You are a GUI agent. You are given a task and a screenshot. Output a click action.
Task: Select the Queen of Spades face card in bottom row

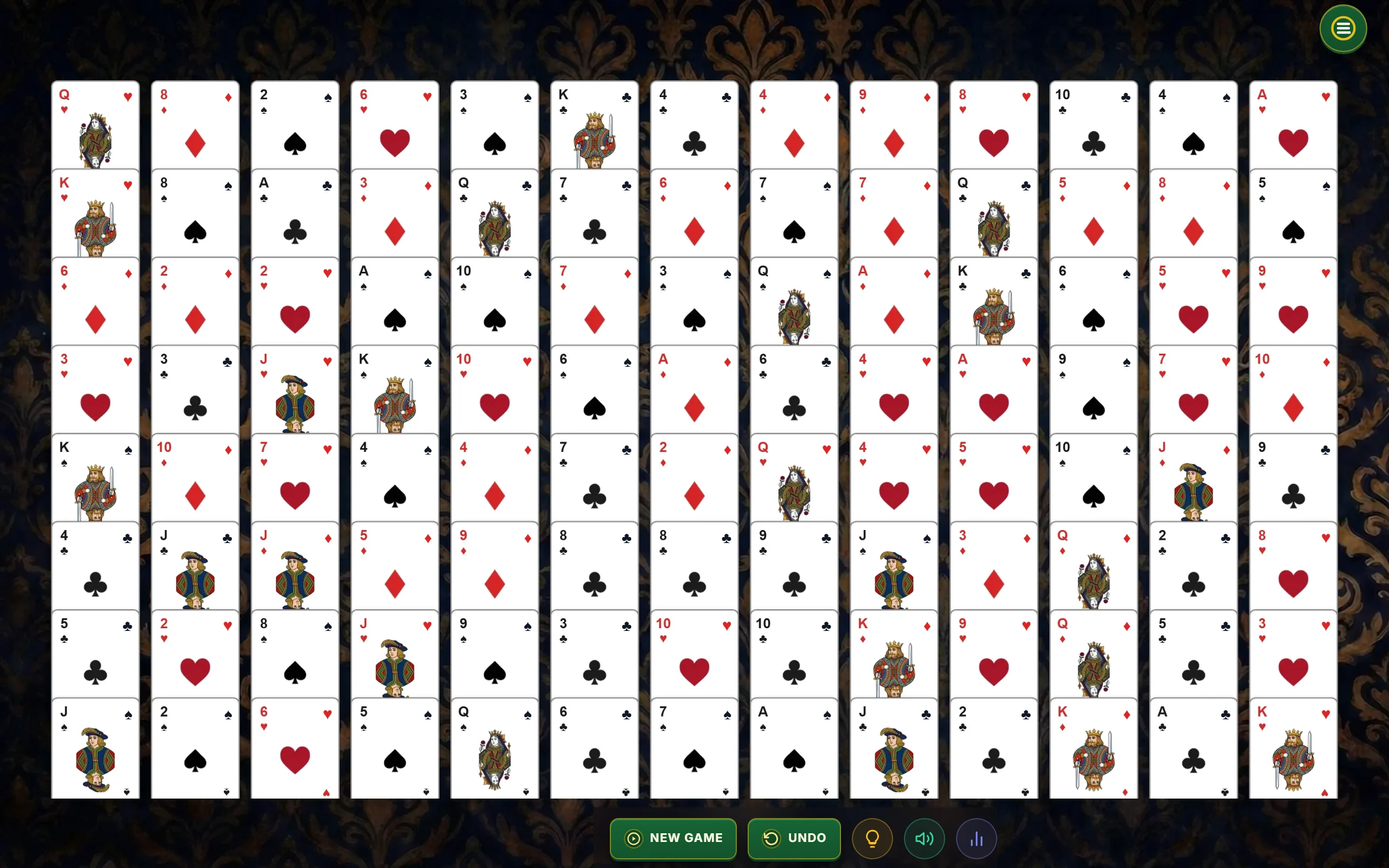[494, 746]
